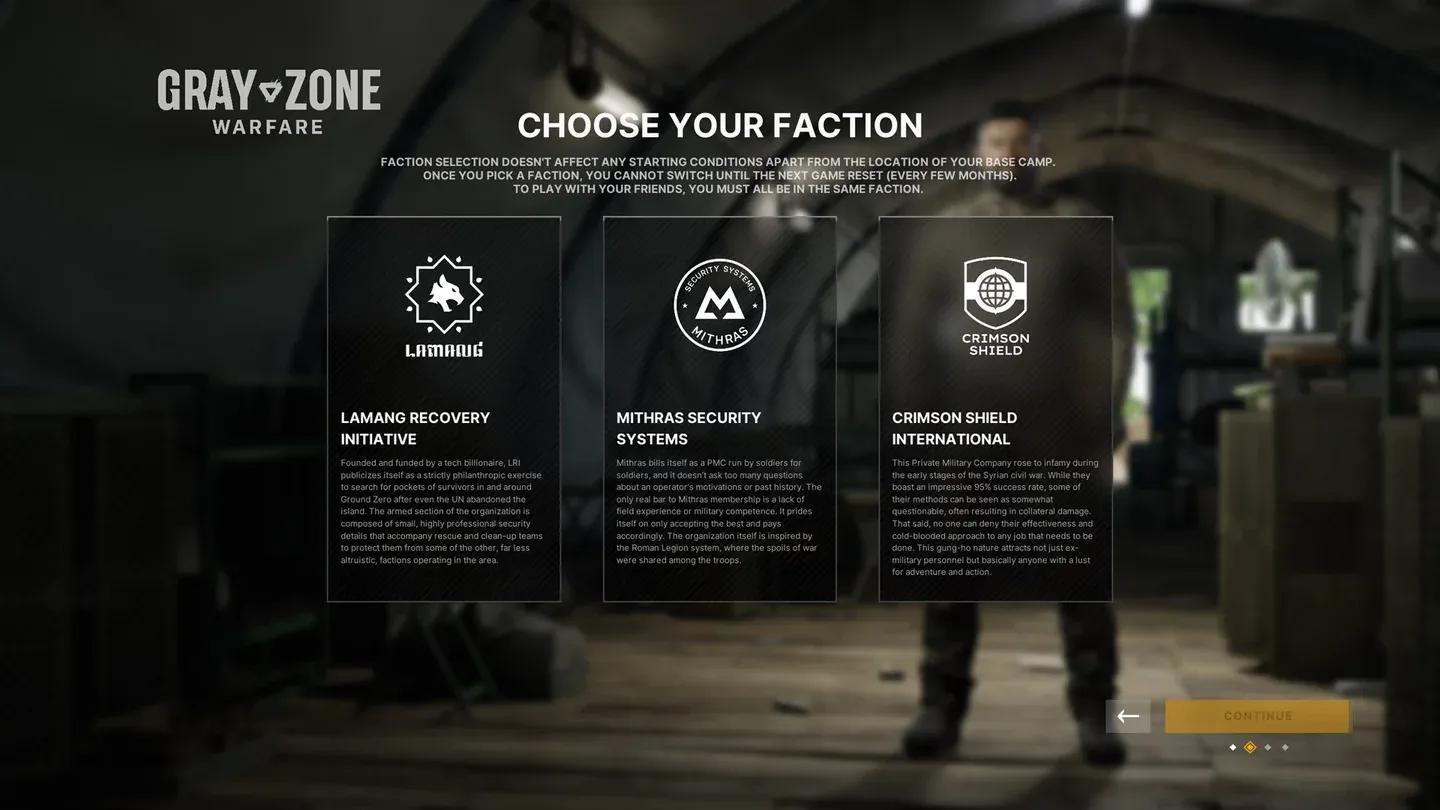Select the Lamang Recovery Initiative faction card
This screenshot has height=810, width=1440.
(x=444, y=408)
